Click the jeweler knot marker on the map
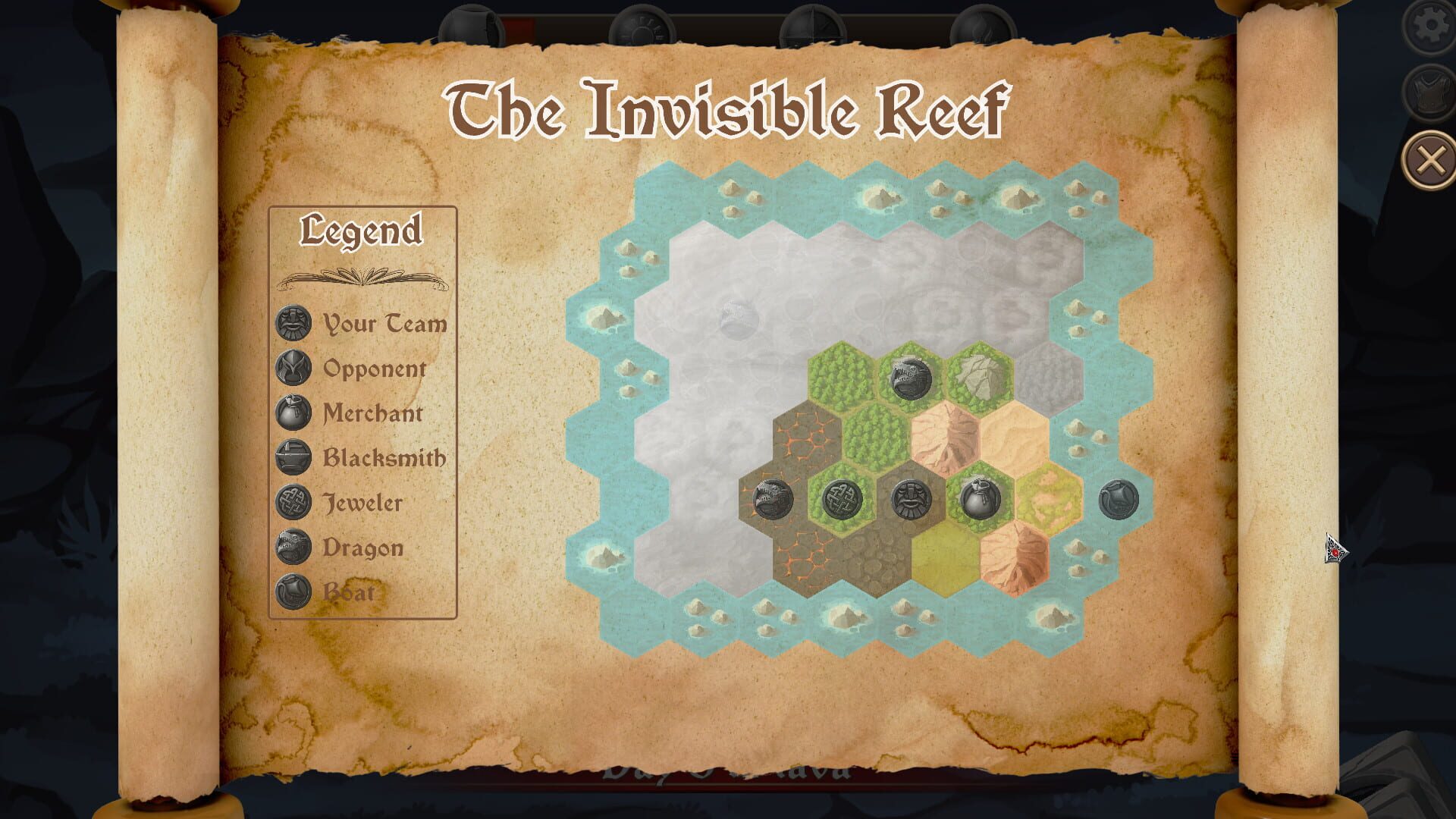 coord(842,499)
